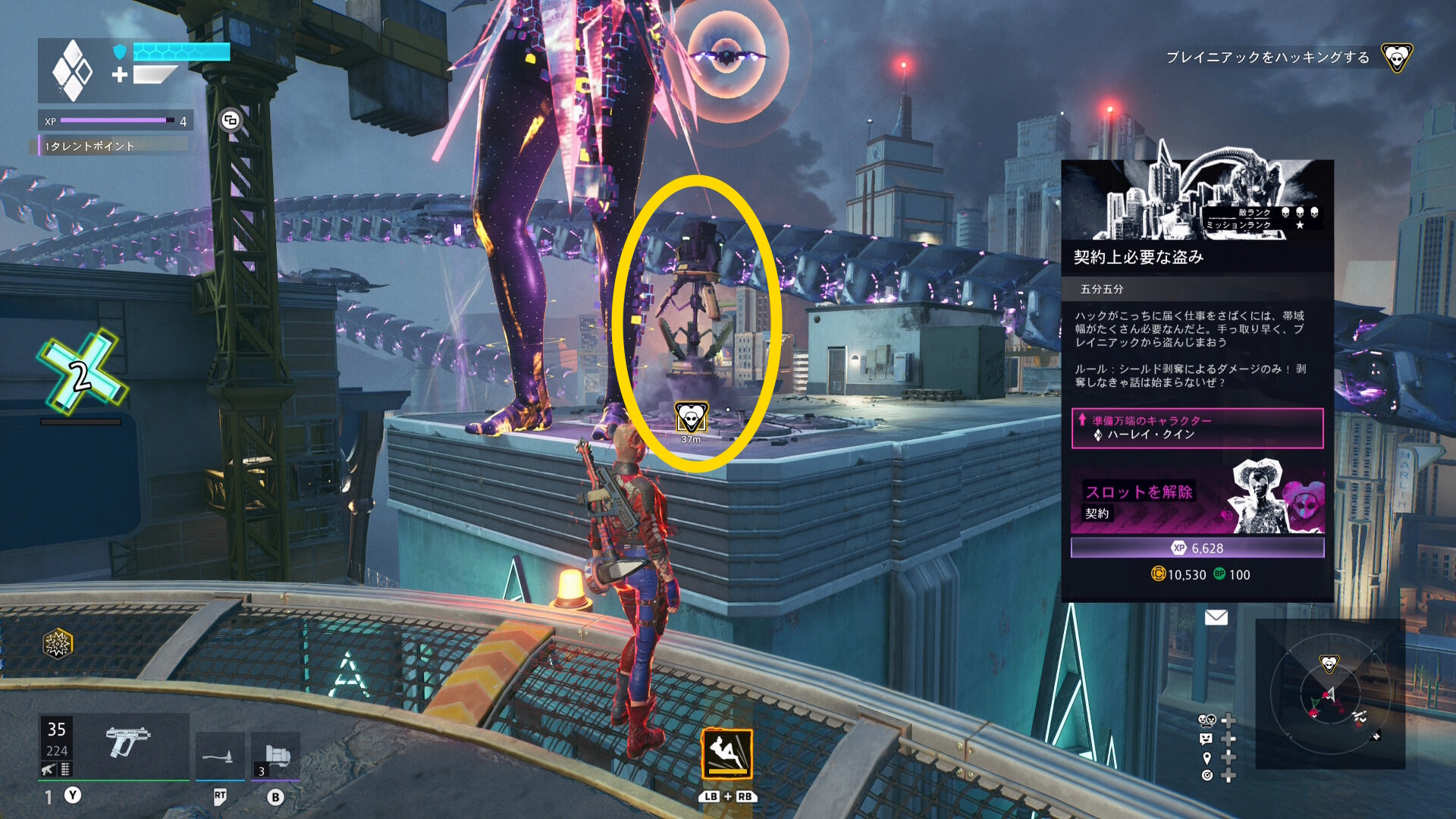
Task: Click the spiky hexagon badge icon
Action: click(x=57, y=644)
